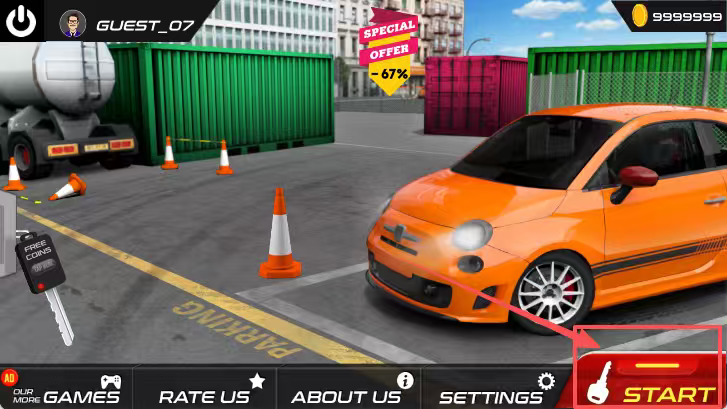727x409 pixels.
Task: Tap the Special Offer -67% badge
Action: point(389,52)
